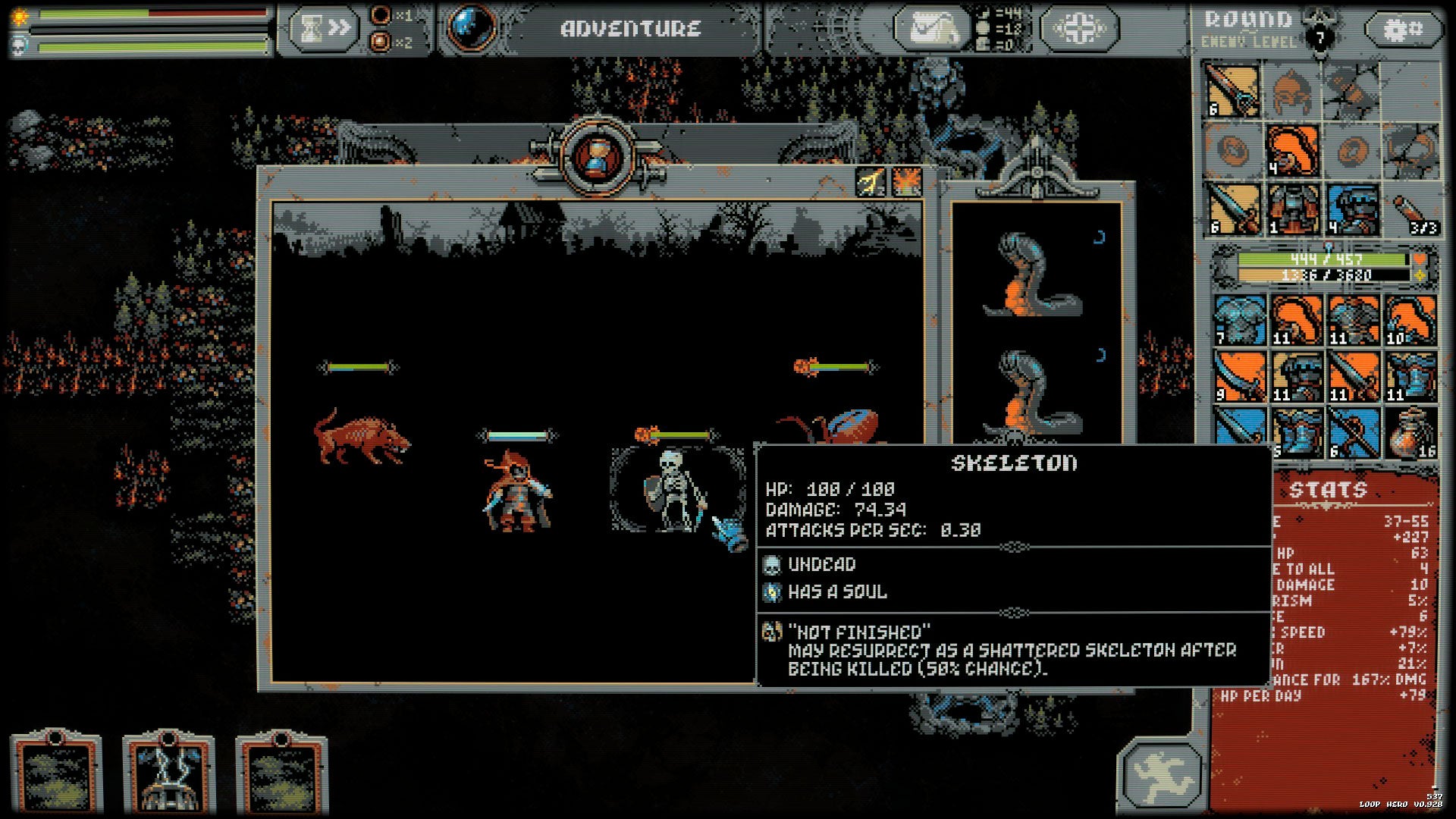Choose the level 10 ring in inventory
This screenshot has width=1456, height=819.
(1410, 320)
